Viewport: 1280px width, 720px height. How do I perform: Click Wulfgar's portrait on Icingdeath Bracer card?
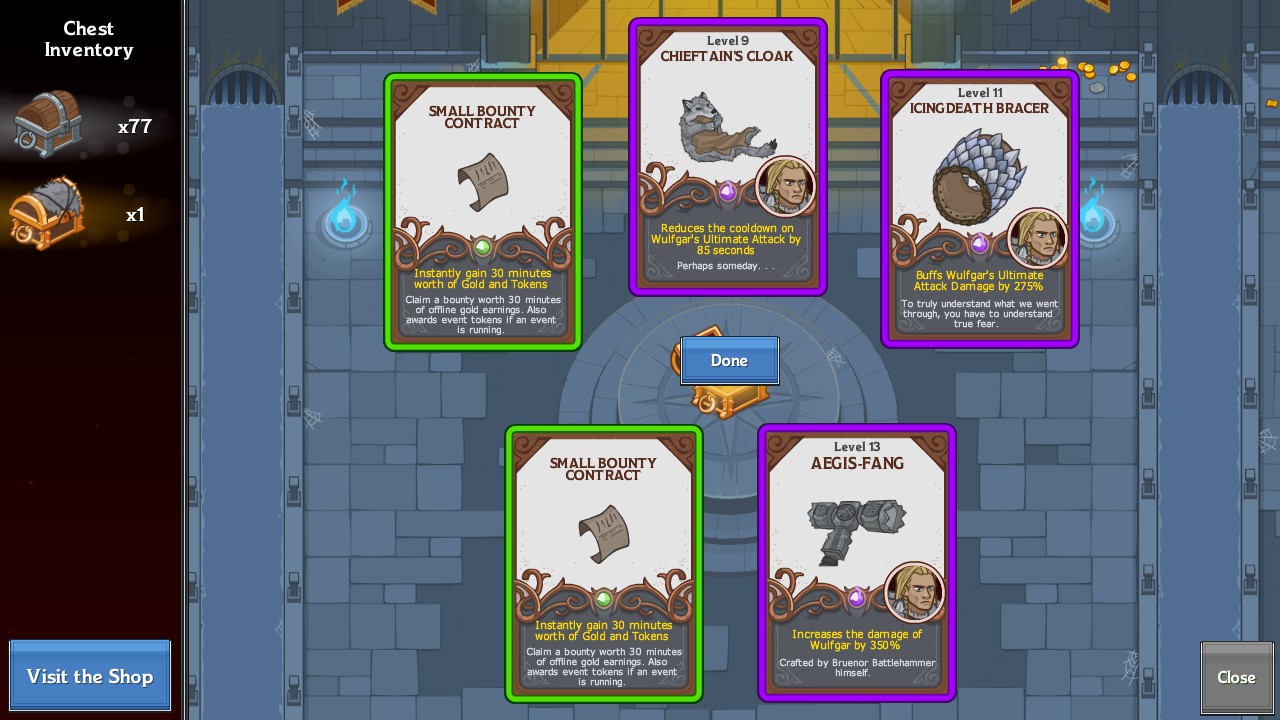tap(1037, 238)
